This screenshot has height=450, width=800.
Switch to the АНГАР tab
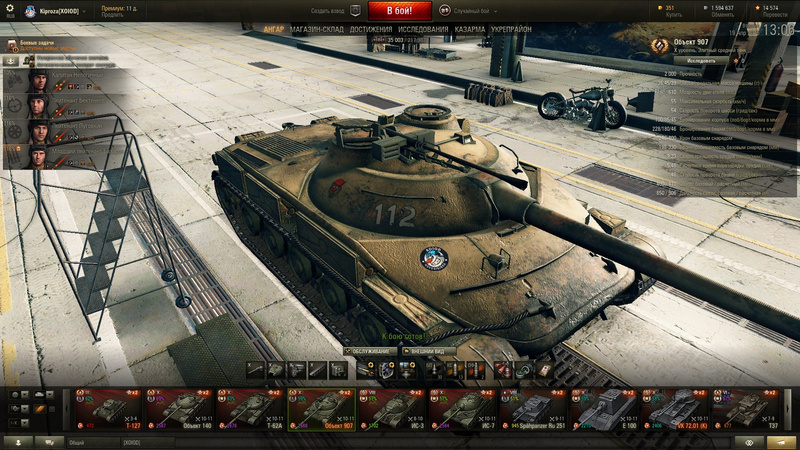click(273, 30)
